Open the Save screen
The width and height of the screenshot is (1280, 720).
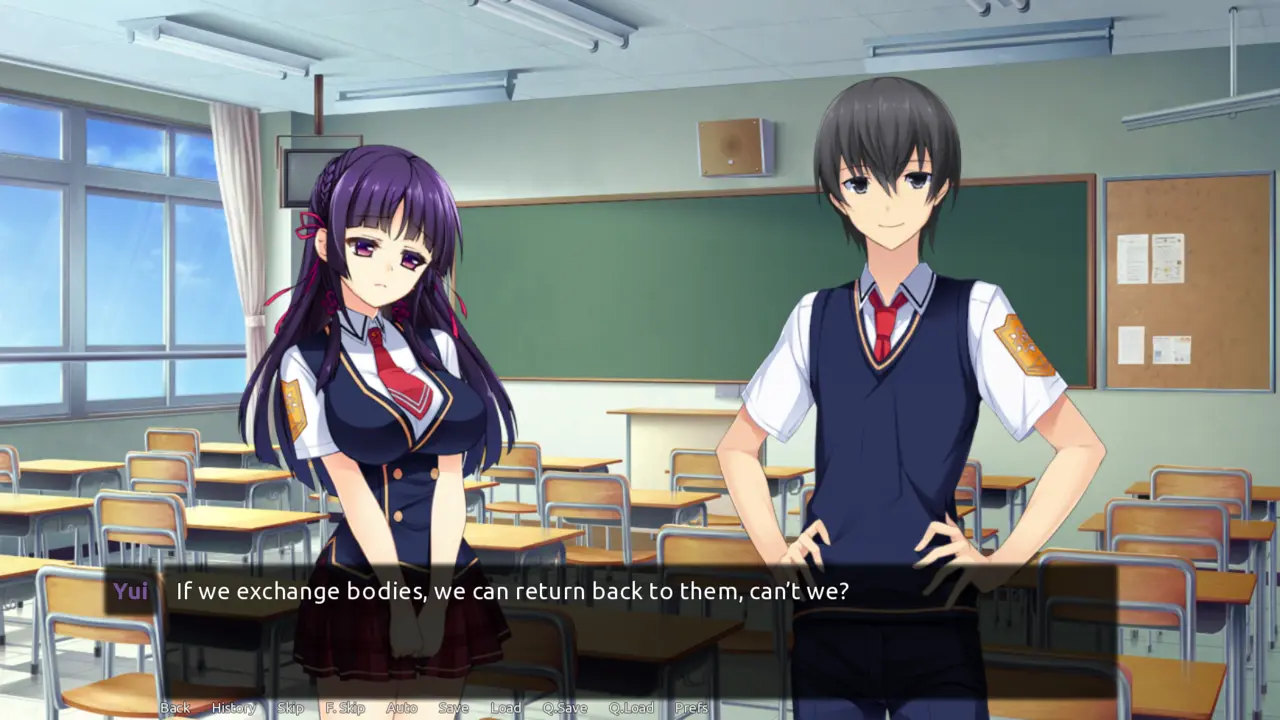(453, 708)
